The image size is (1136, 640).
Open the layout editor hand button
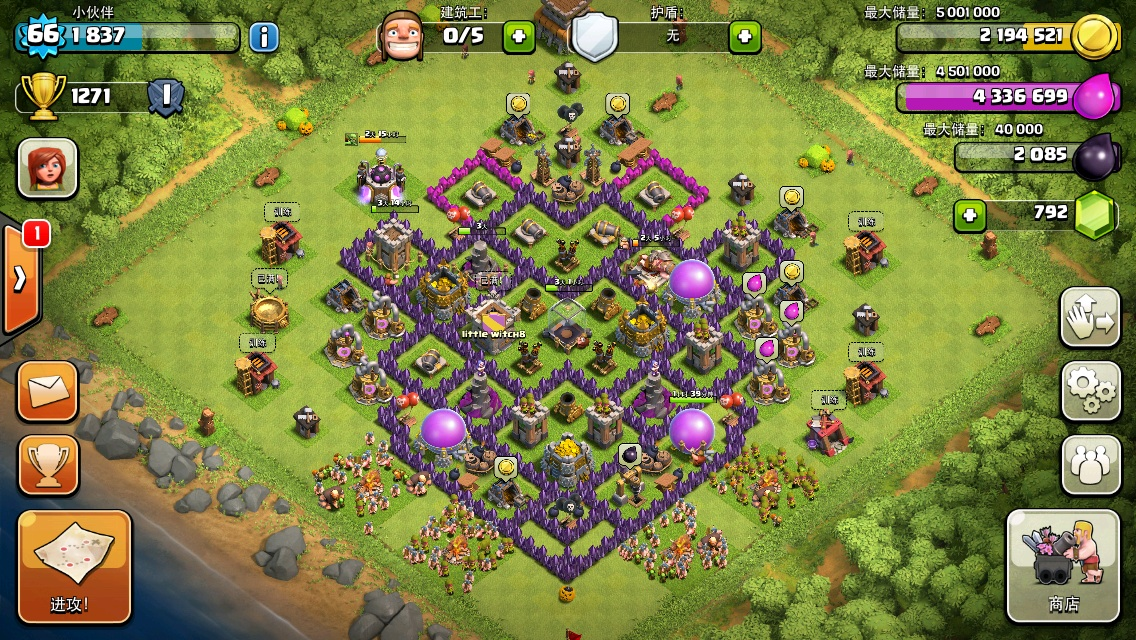coord(1090,317)
